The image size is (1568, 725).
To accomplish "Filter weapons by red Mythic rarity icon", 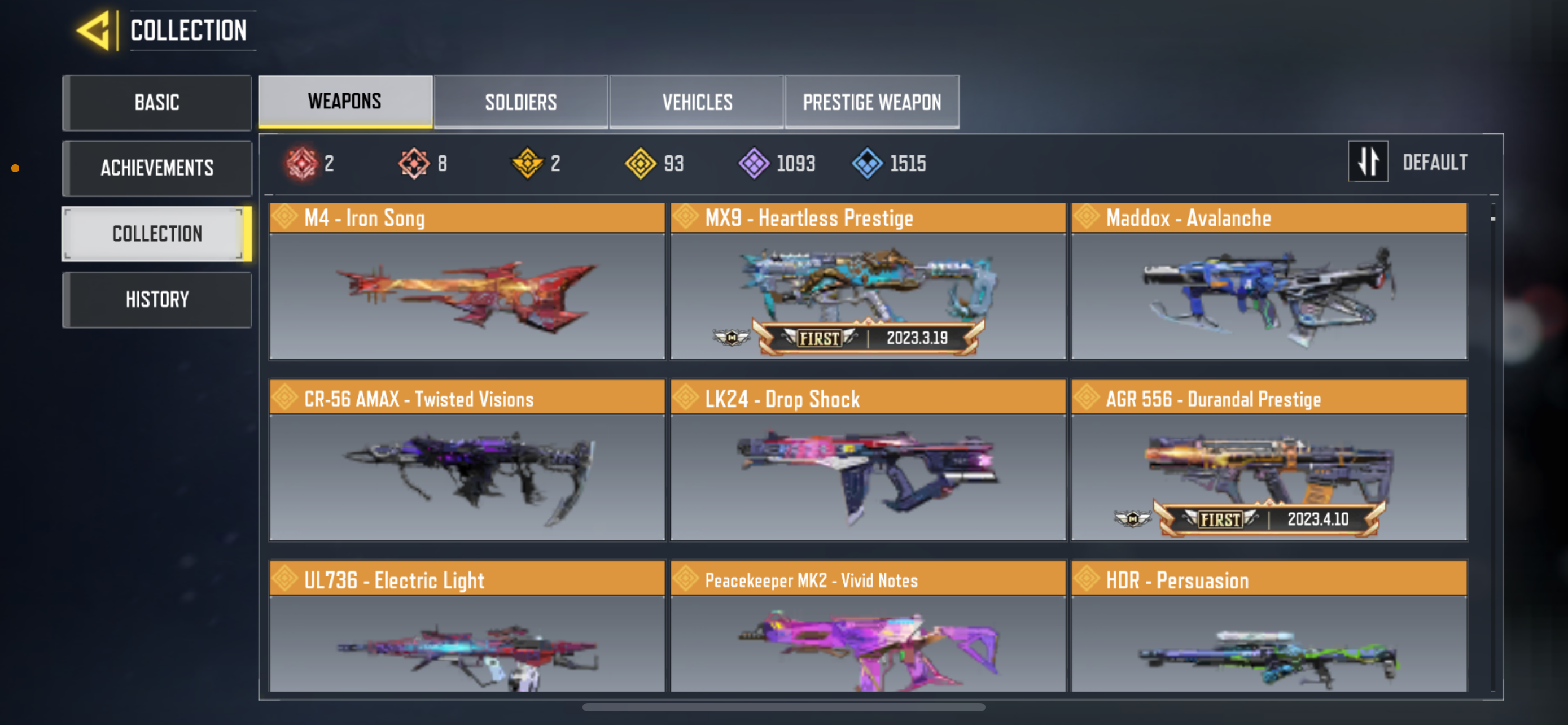I will [303, 163].
